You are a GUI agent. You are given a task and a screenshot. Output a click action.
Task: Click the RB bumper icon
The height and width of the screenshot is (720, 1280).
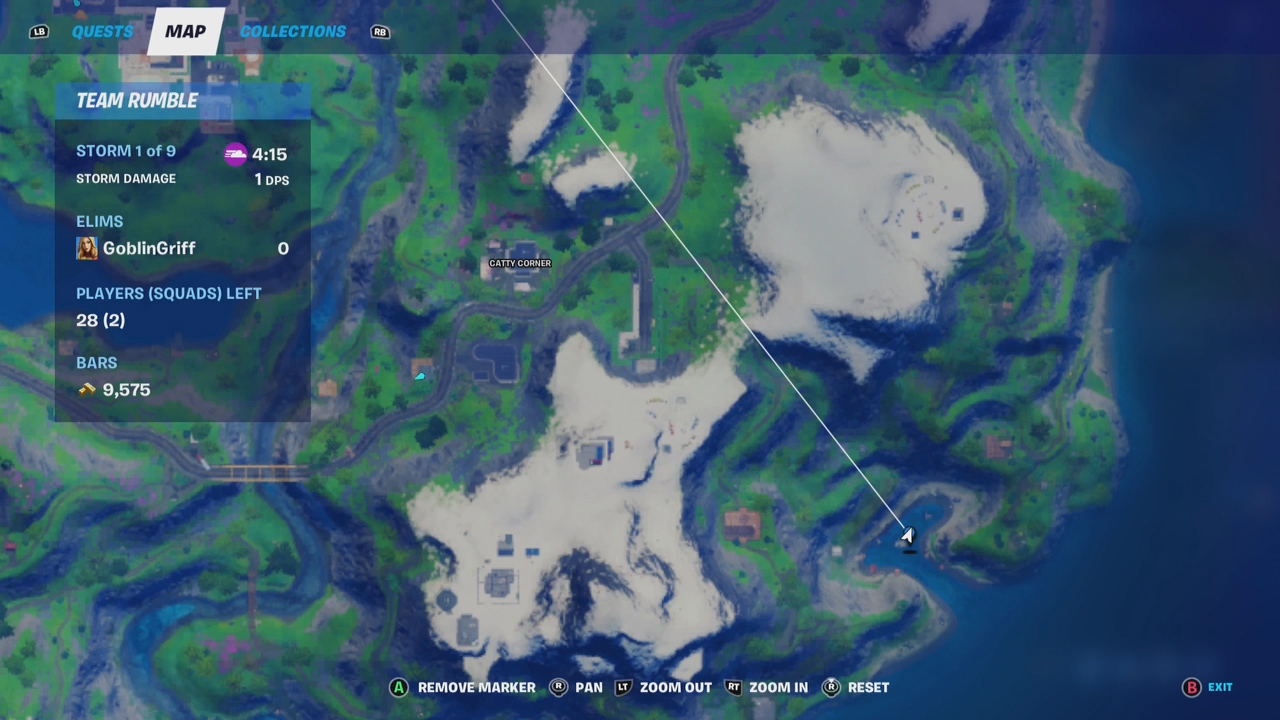pyautogui.click(x=380, y=31)
